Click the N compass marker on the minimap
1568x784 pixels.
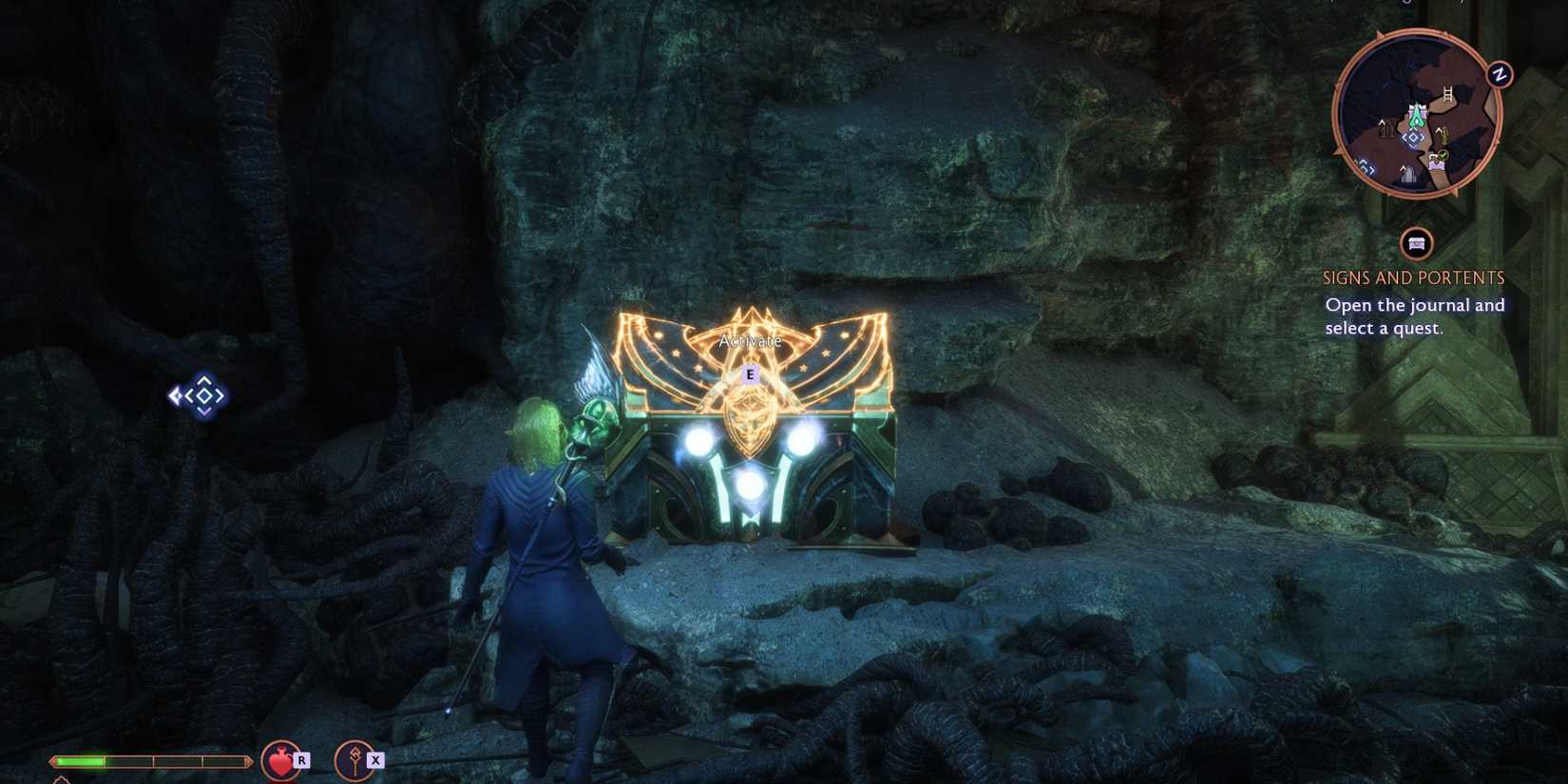(x=1499, y=73)
